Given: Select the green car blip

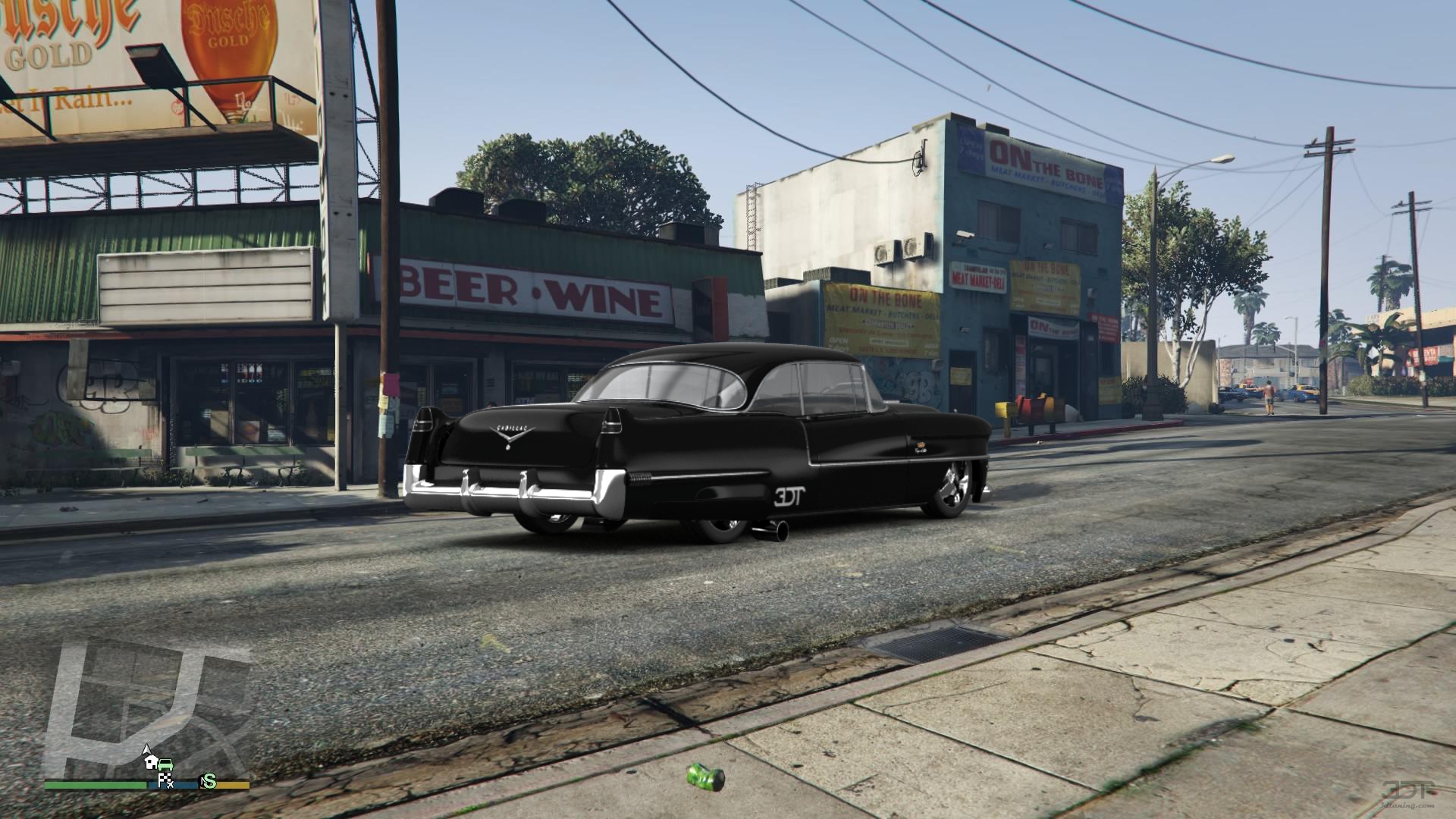Looking at the screenshot, I should click(x=166, y=764).
